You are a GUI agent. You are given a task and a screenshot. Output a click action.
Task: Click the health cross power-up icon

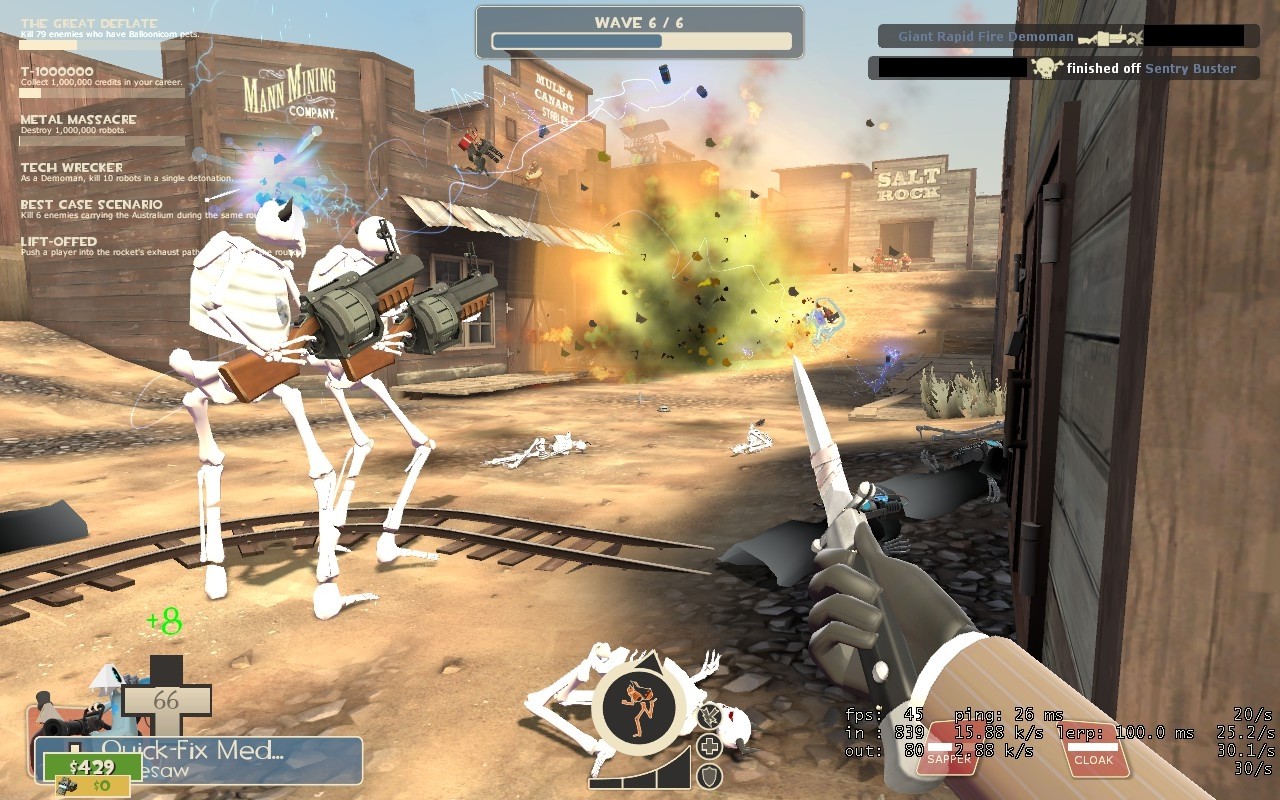[x=709, y=744]
